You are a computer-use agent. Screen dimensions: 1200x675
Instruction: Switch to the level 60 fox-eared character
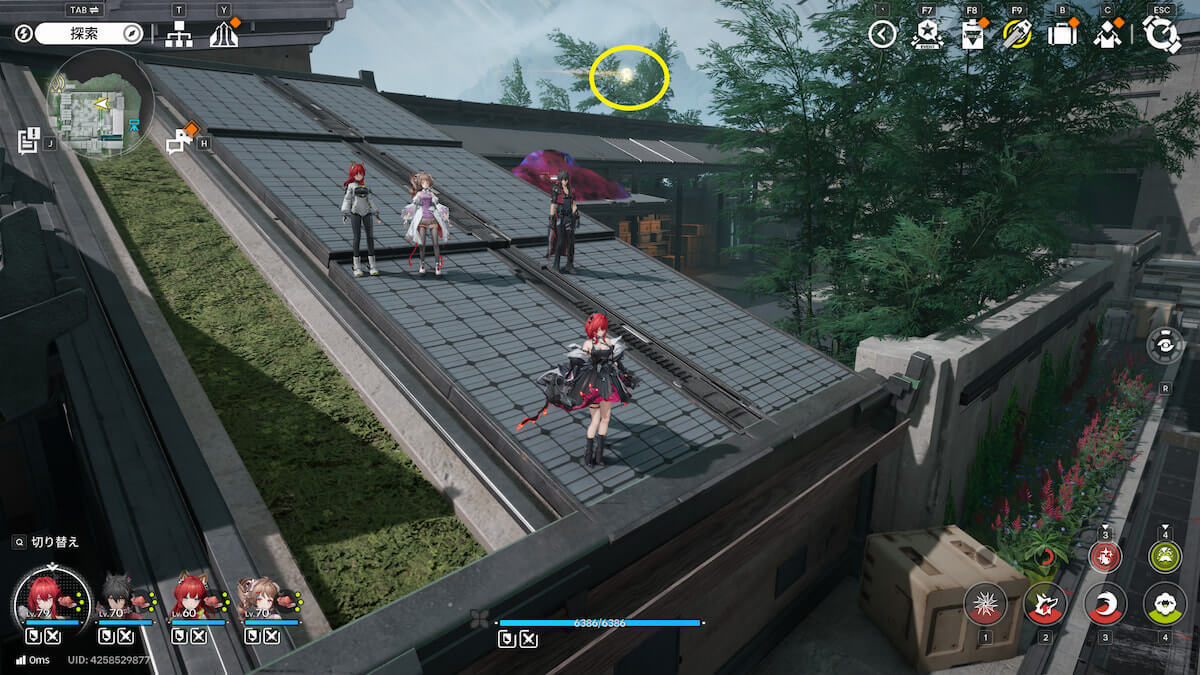[190, 597]
